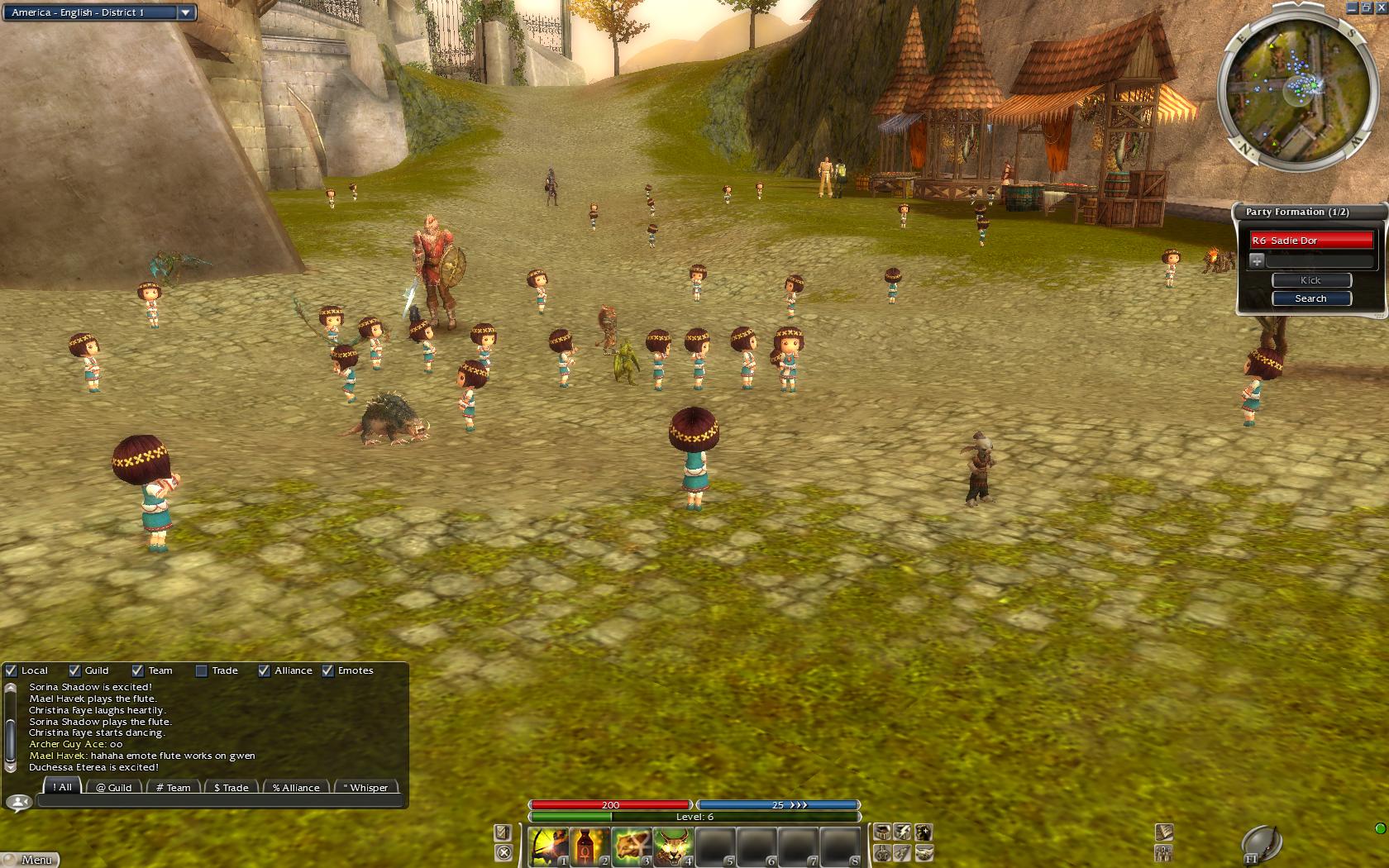The image size is (1389, 868).
Task: Click the speech bubble friends icon
Action: click(x=18, y=802)
